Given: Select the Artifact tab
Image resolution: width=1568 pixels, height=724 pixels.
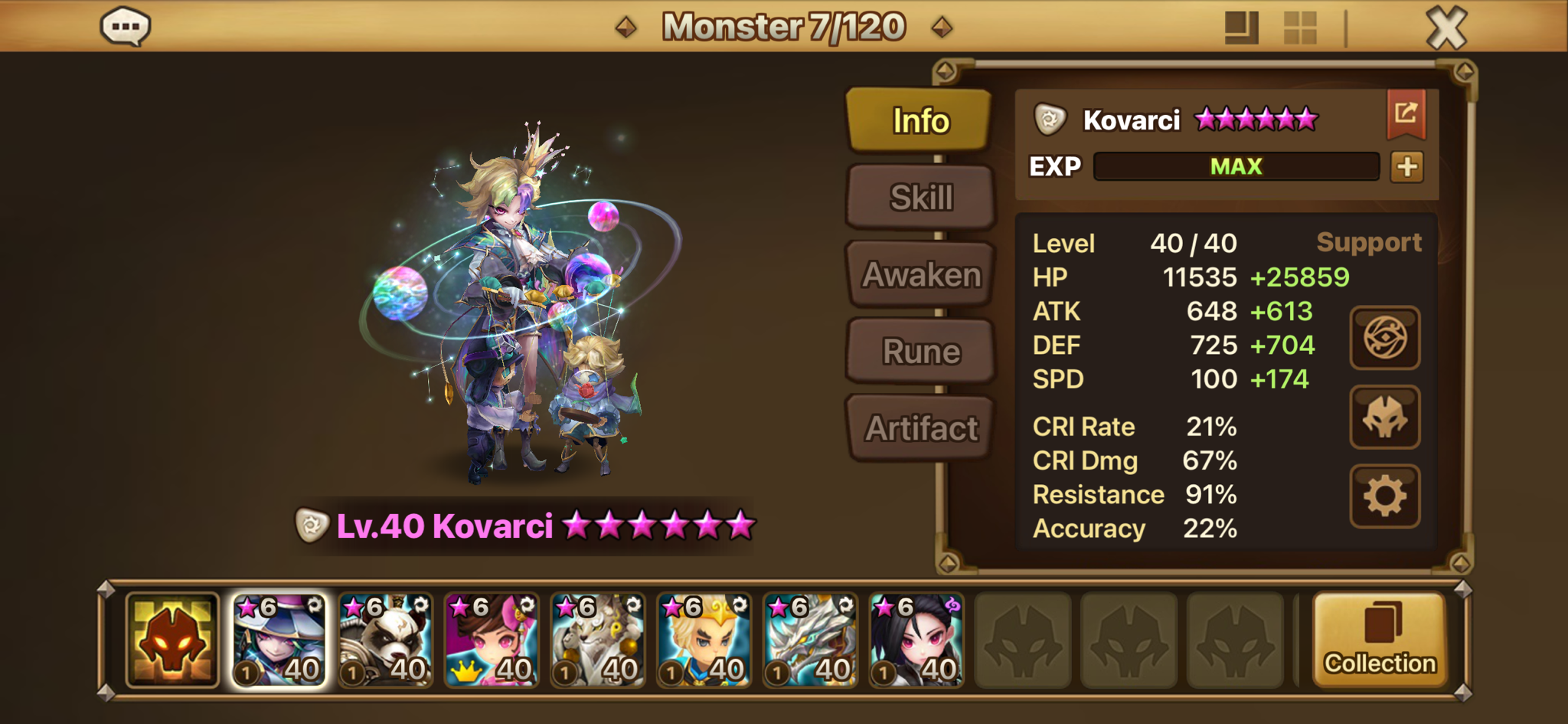Looking at the screenshot, I should [x=921, y=428].
